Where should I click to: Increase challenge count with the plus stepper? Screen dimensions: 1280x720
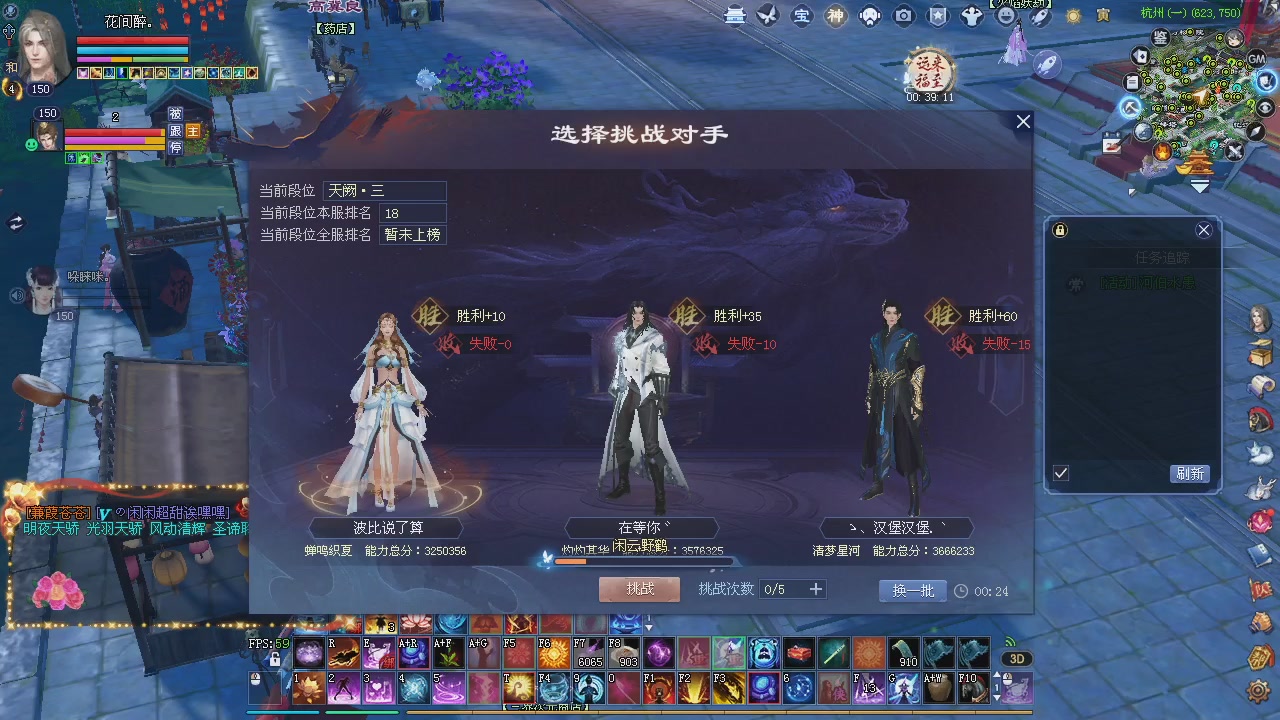(x=815, y=589)
